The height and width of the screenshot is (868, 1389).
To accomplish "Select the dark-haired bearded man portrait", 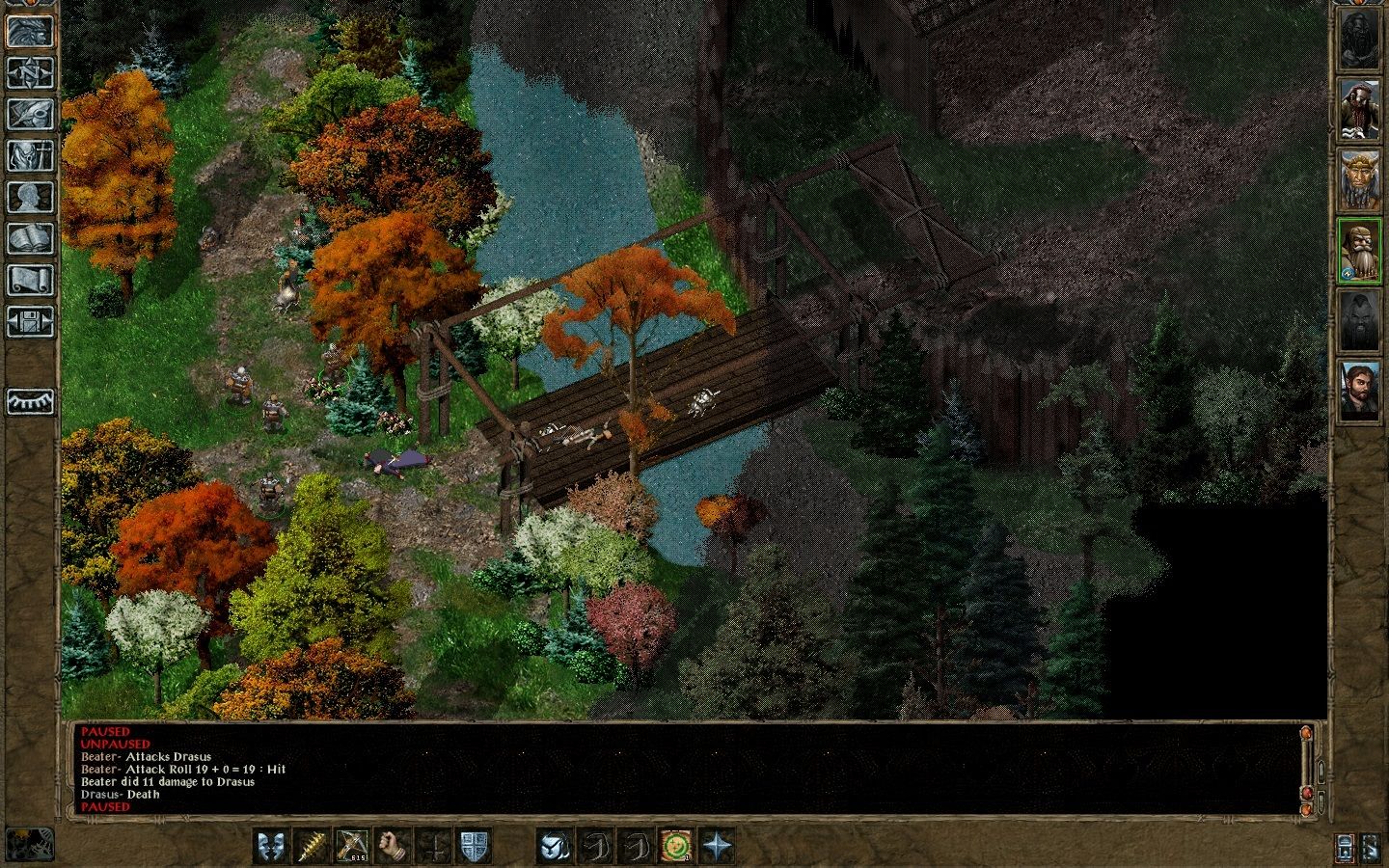I will pyautogui.click(x=1359, y=390).
